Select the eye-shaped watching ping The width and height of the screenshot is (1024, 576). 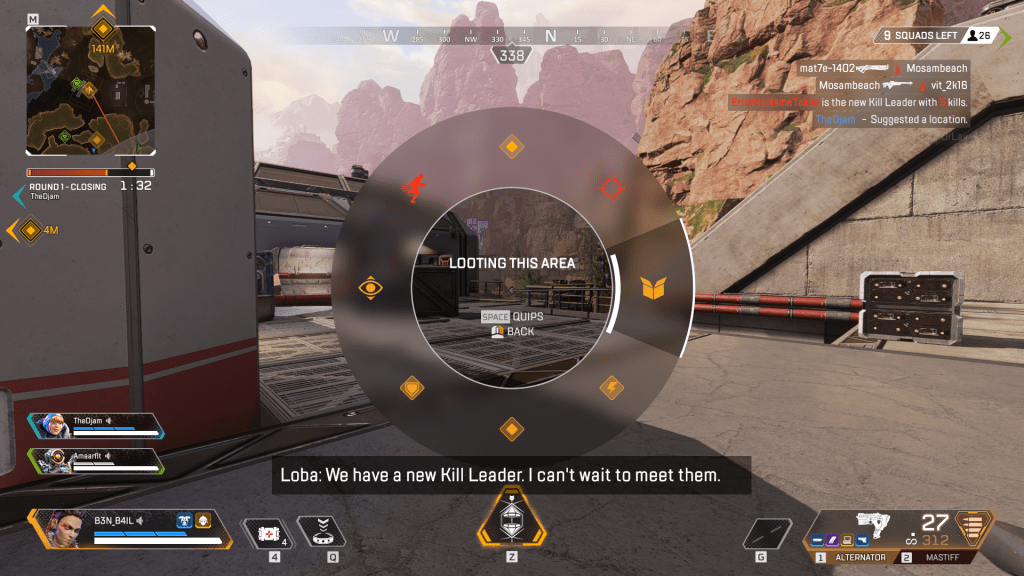tap(371, 289)
